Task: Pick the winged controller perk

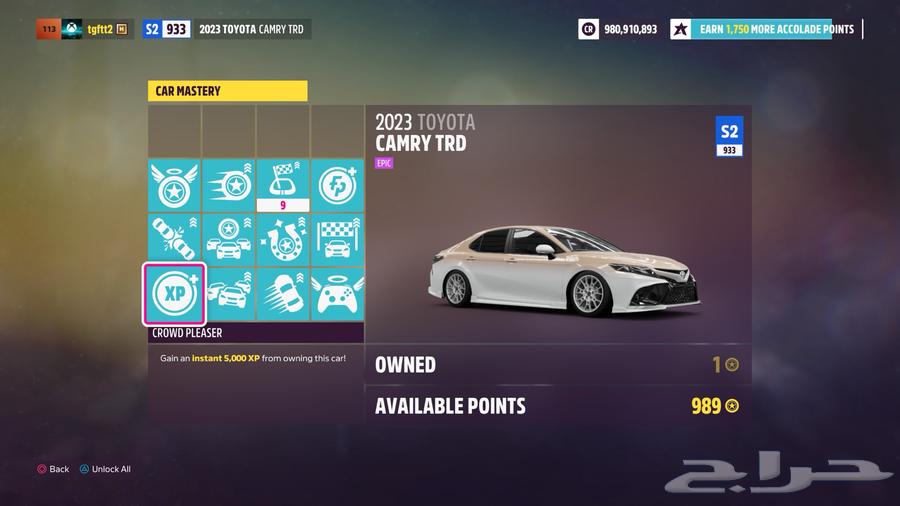Action: (x=337, y=294)
